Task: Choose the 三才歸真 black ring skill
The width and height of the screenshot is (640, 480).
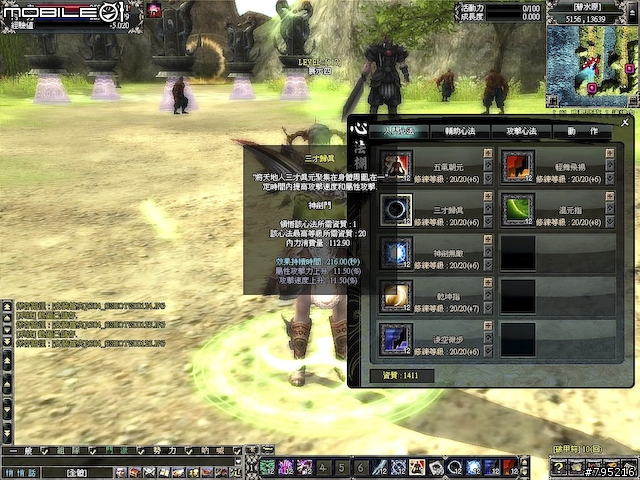Action: 397,209
